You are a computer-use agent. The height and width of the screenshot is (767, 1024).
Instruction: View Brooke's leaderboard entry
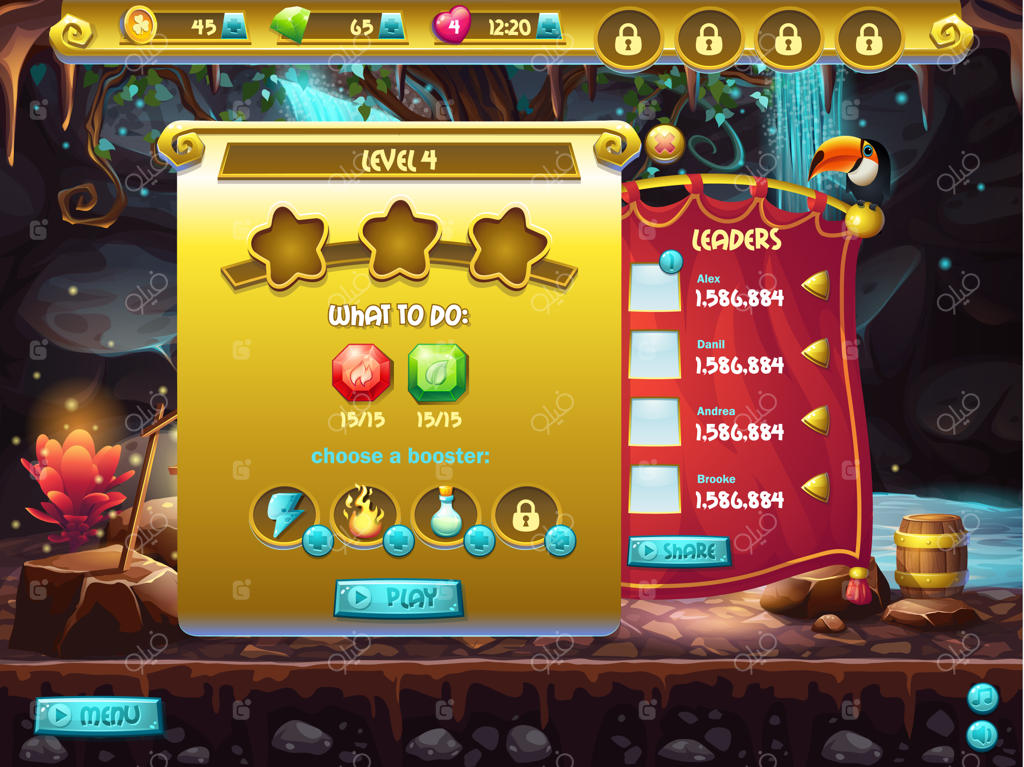739,491
